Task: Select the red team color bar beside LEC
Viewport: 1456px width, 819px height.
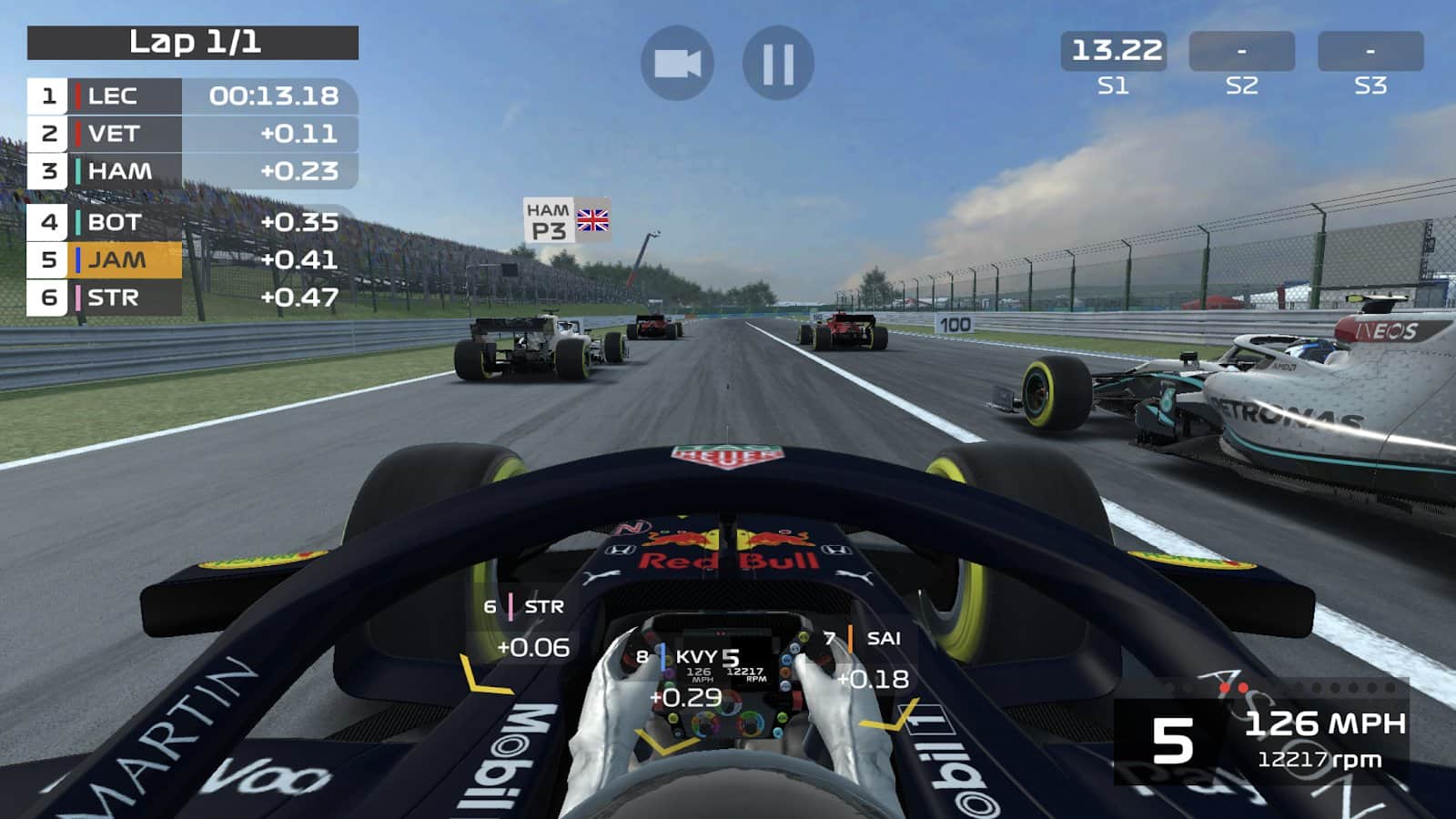Action: (78, 94)
